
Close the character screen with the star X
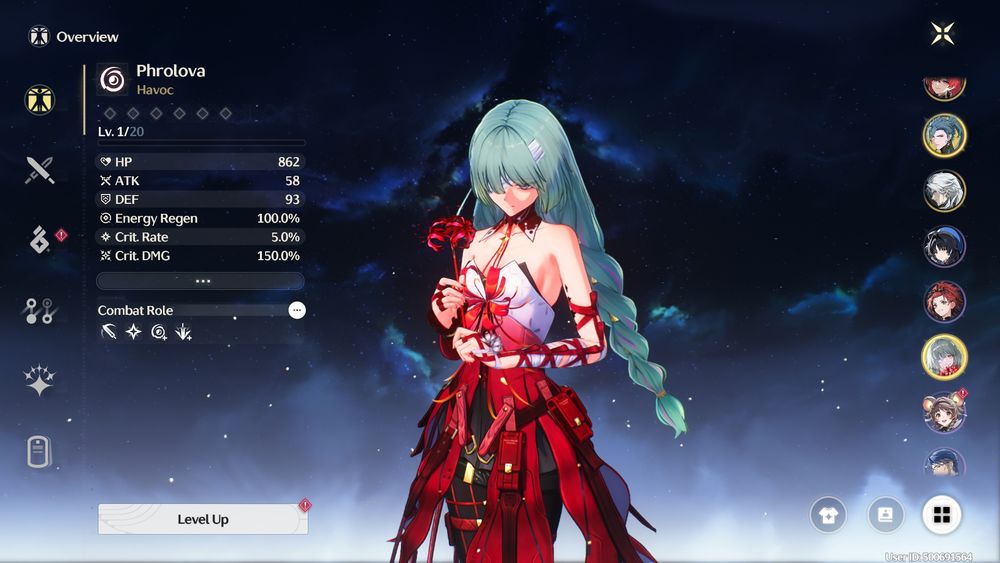click(942, 34)
